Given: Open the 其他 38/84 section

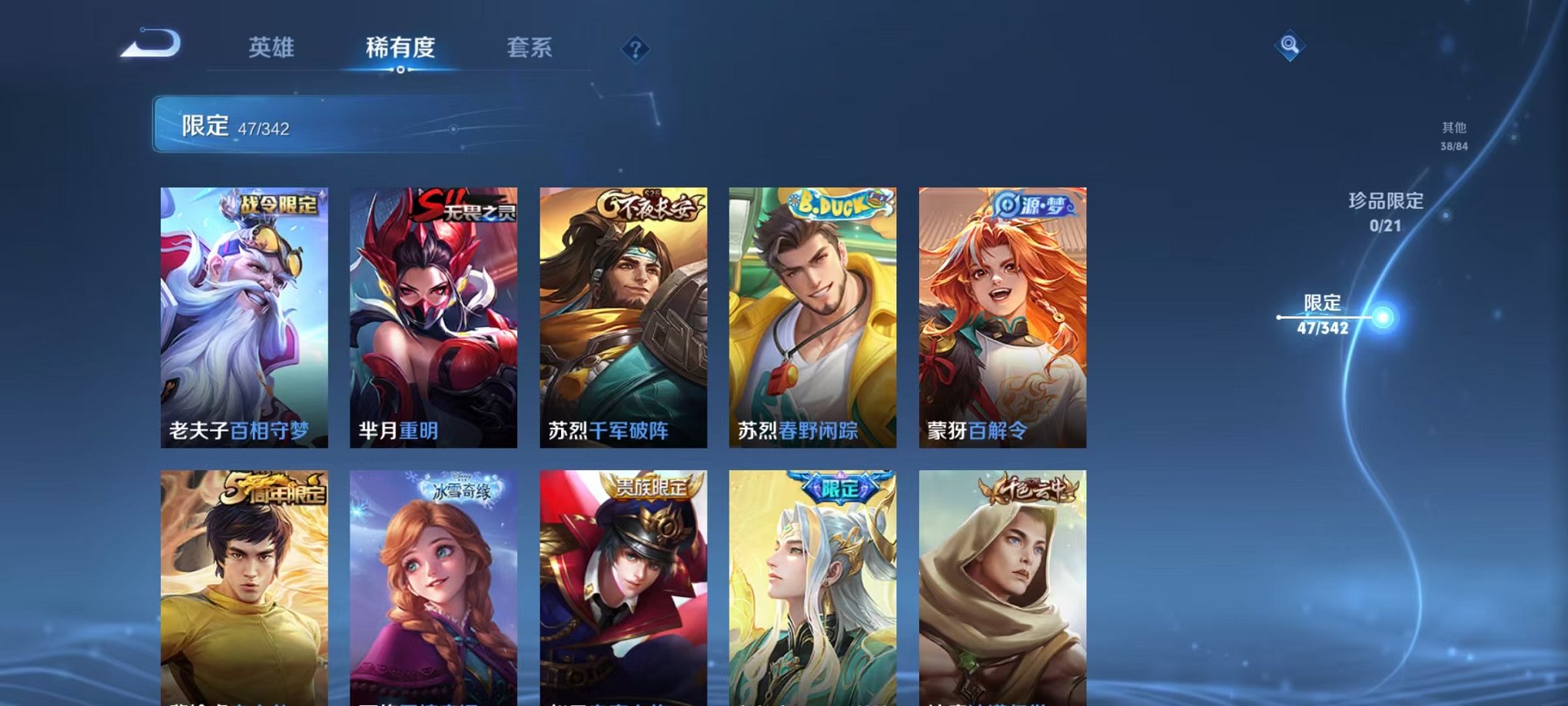Looking at the screenshot, I should click(1453, 135).
